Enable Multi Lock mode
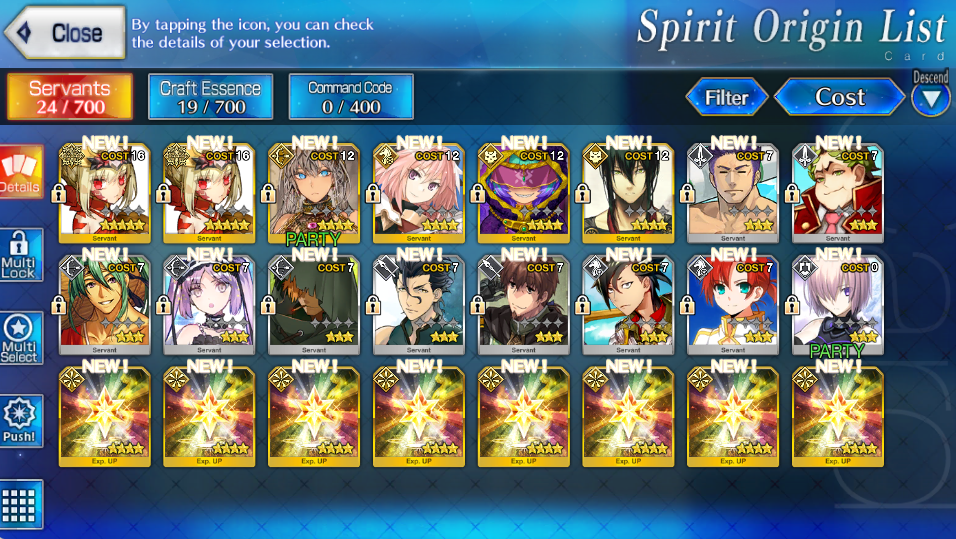The width and height of the screenshot is (956, 539). coord(21,255)
